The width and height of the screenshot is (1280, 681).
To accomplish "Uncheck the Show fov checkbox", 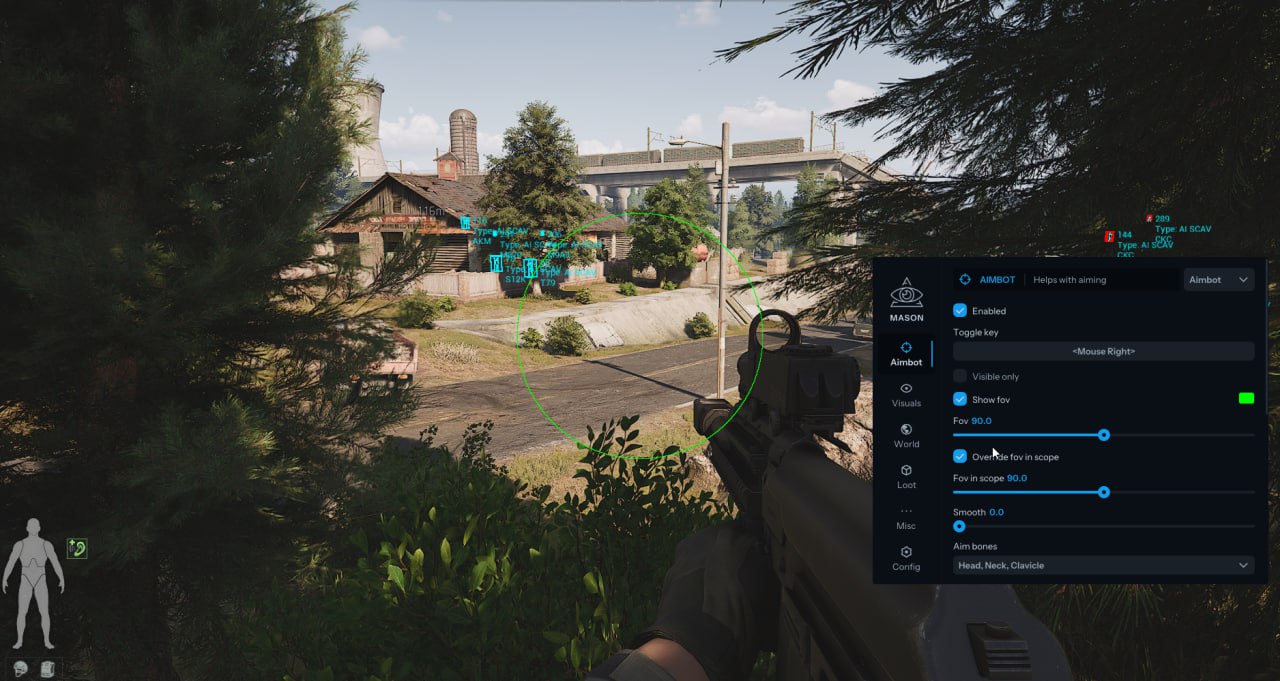I will (x=960, y=399).
